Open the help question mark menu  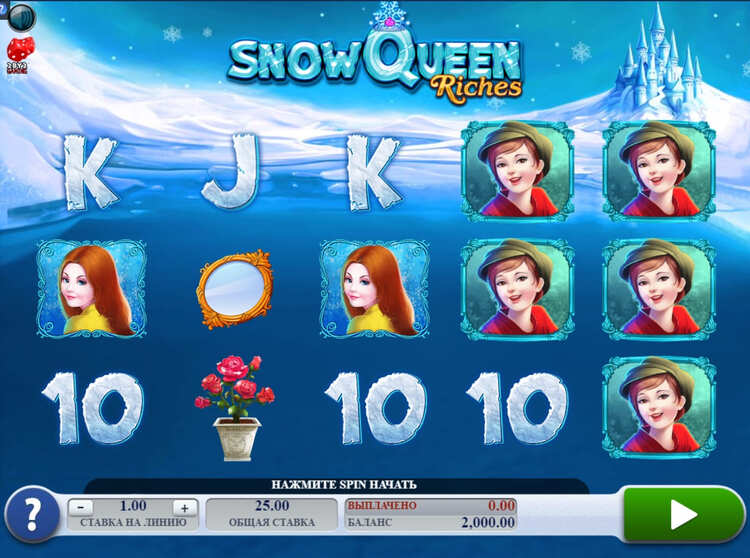tap(31, 514)
